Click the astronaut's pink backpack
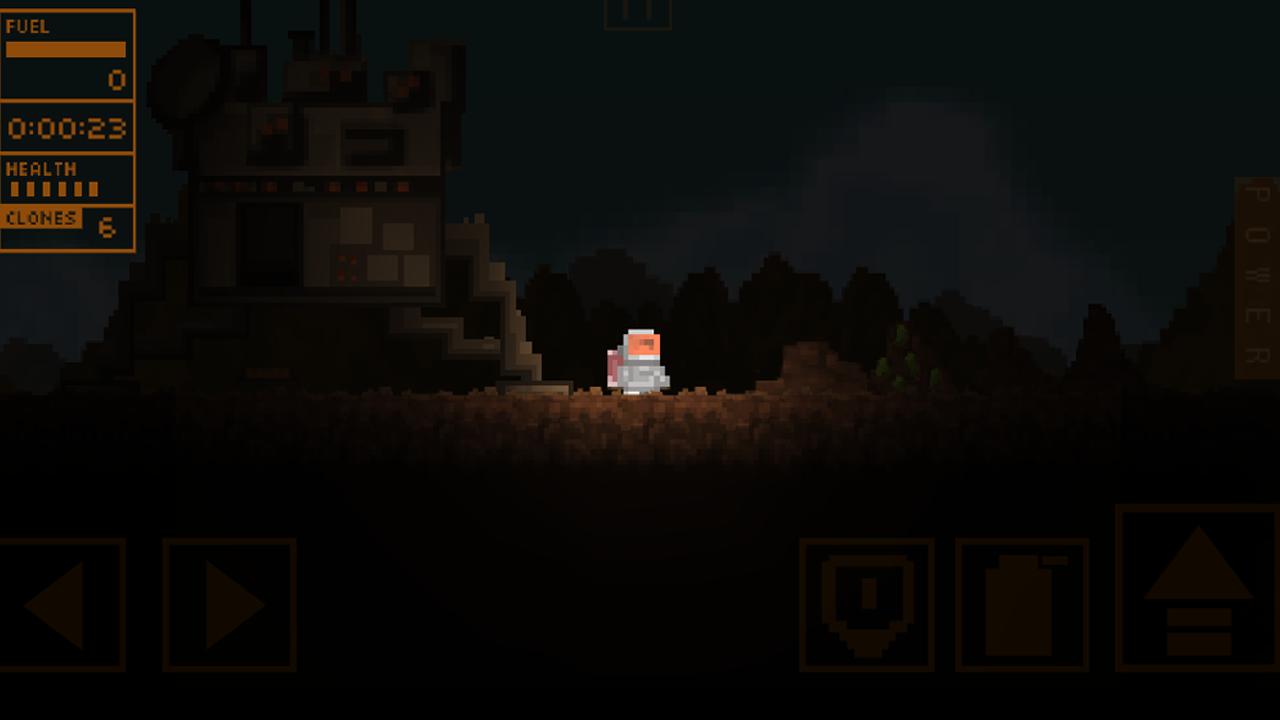This screenshot has width=1280, height=720. tap(614, 368)
